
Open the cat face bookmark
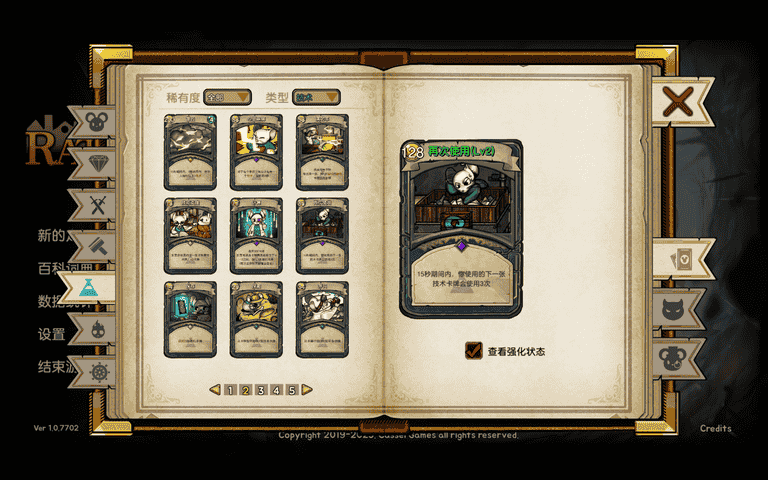pos(683,308)
